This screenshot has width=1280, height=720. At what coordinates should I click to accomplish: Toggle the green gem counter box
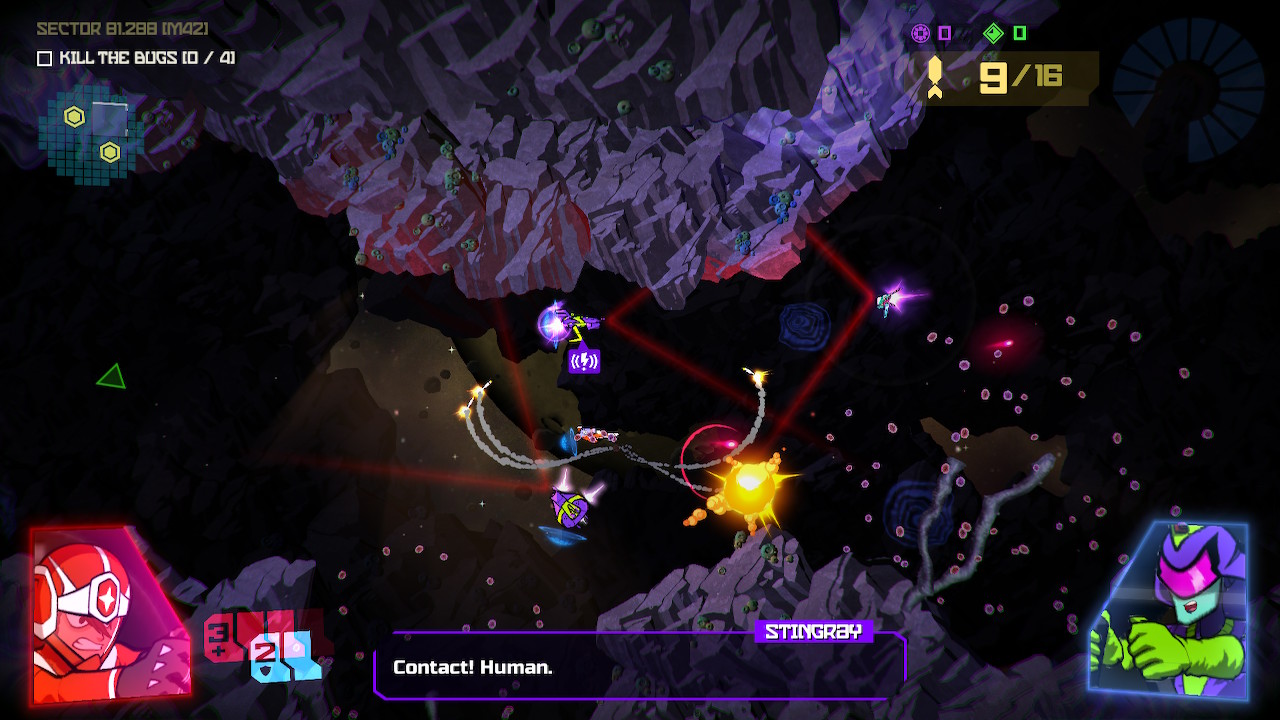coord(1017,35)
